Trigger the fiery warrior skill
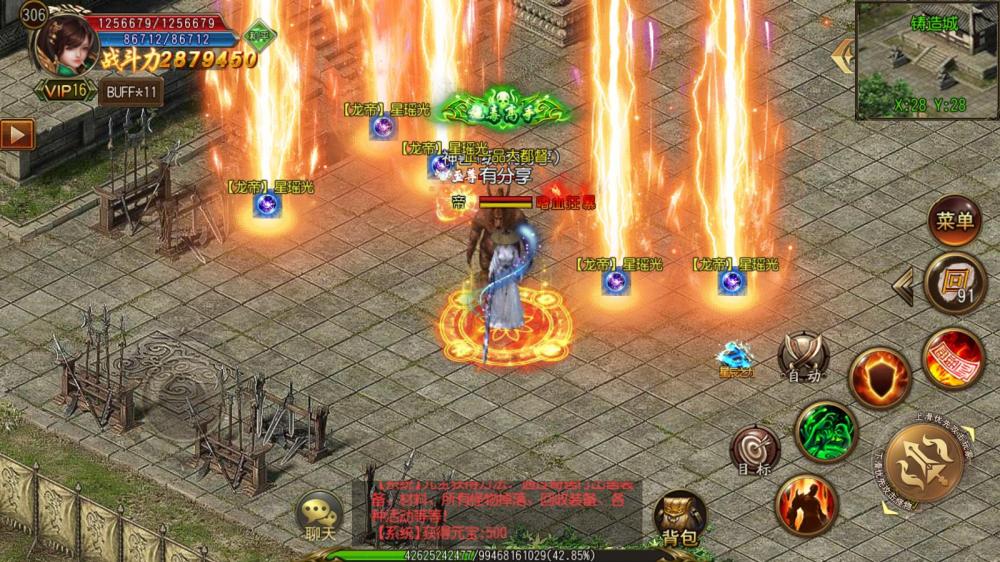The image size is (1000, 562). (808, 504)
